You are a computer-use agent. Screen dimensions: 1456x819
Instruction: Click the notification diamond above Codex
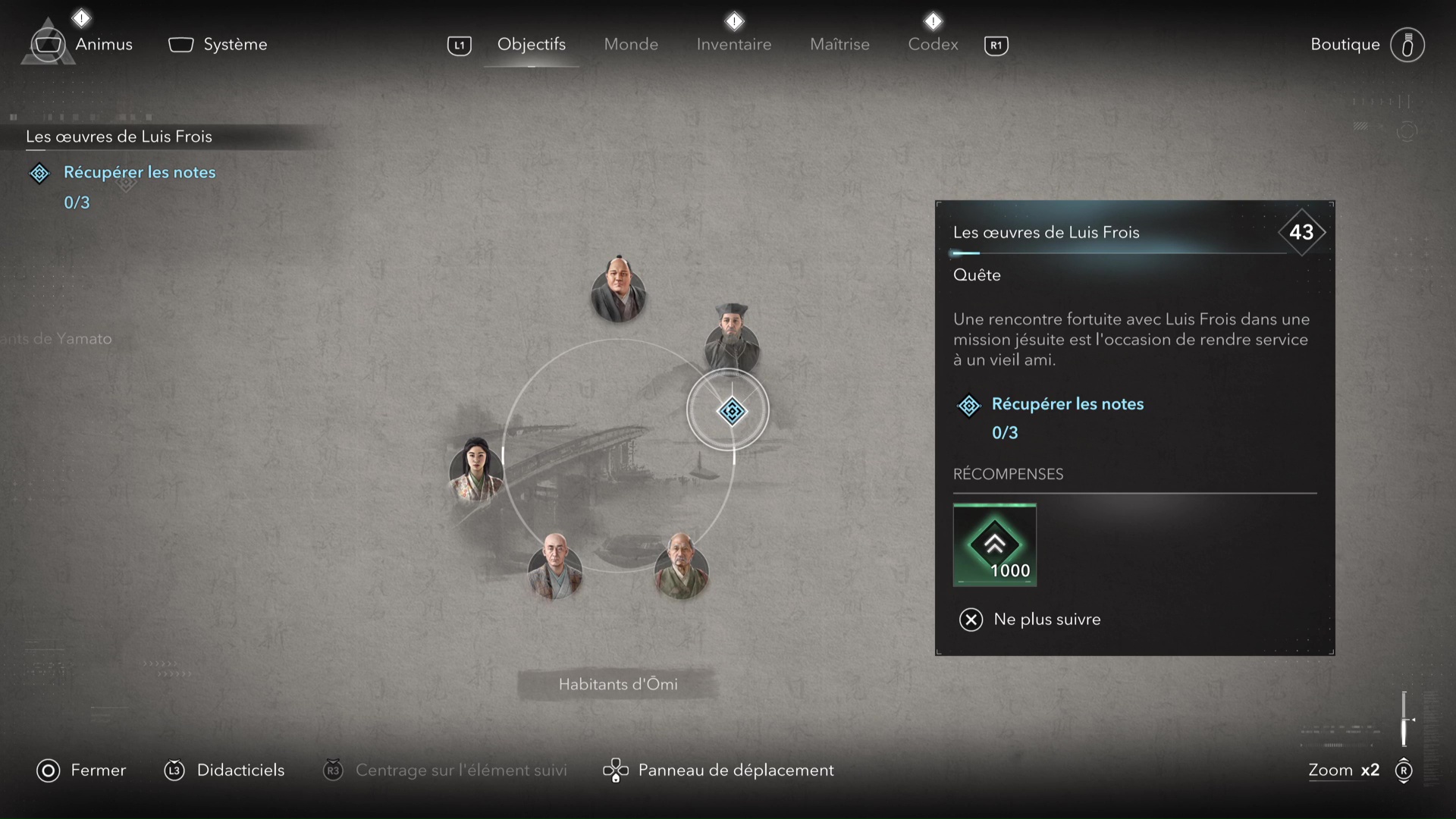click(934, 20)
